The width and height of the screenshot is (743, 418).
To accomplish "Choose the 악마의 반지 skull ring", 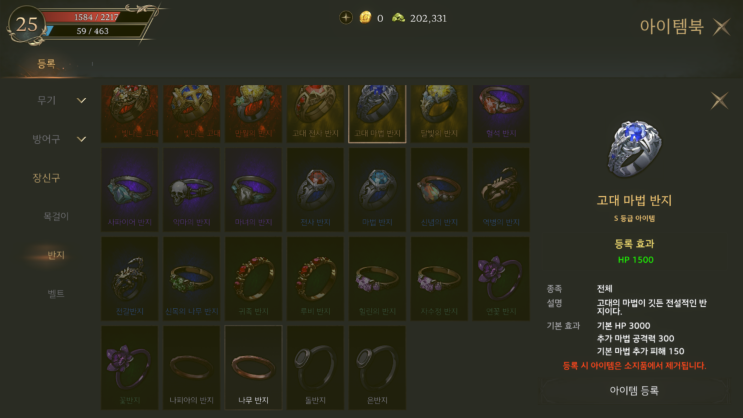I will click(x=192, y=190).
